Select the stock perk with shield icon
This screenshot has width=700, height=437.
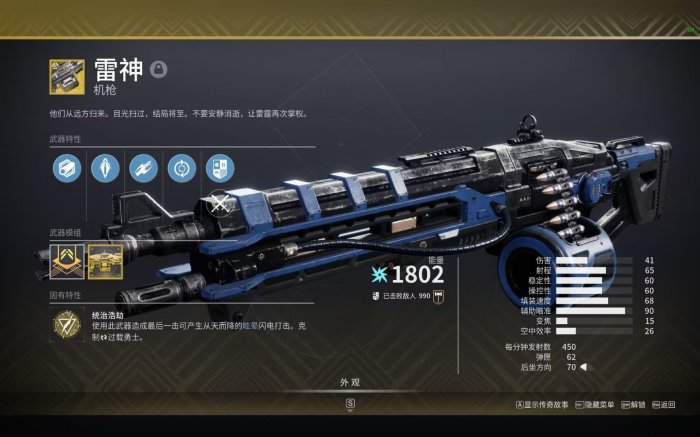coord(219,167)
